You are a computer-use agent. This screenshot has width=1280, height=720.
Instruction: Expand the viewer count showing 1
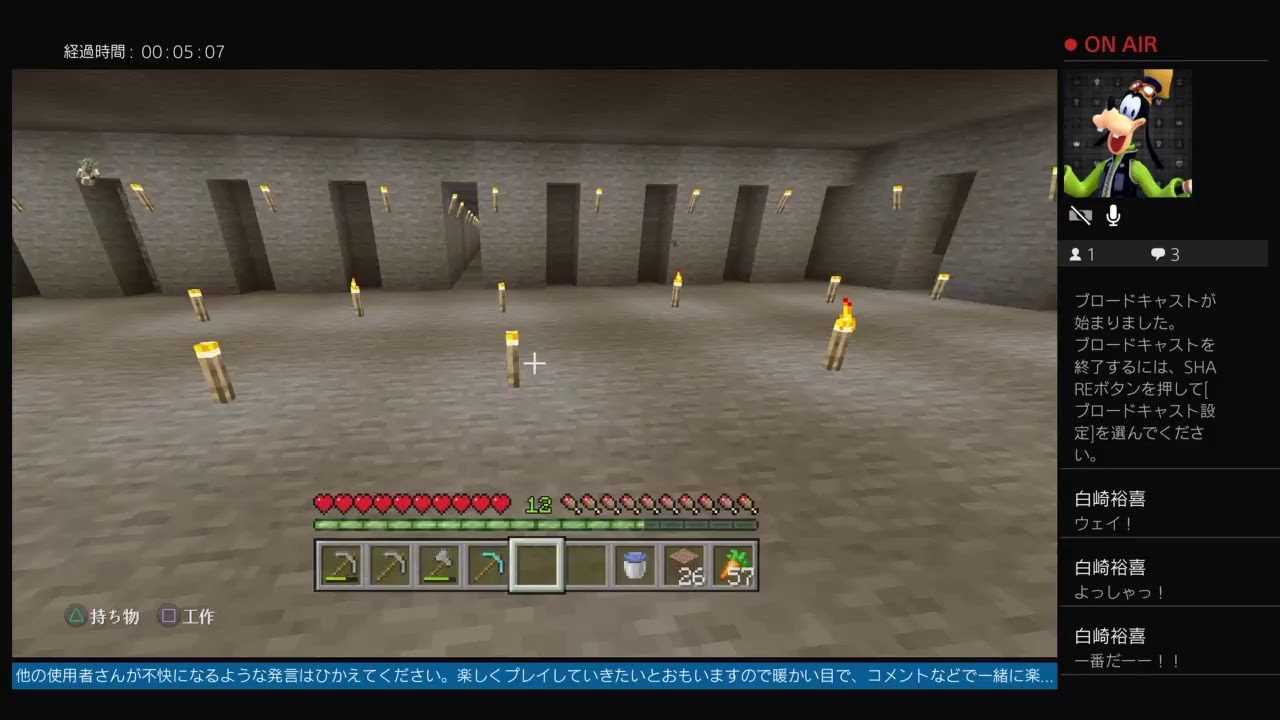pos(1082,254)
